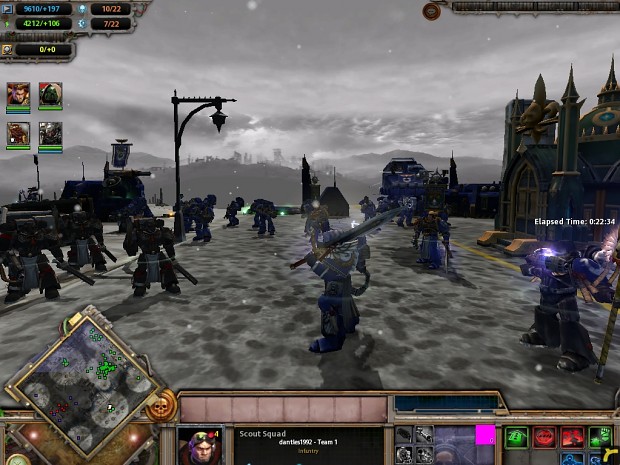Activate the red stop sign command
620x465 pixels.
544,436
